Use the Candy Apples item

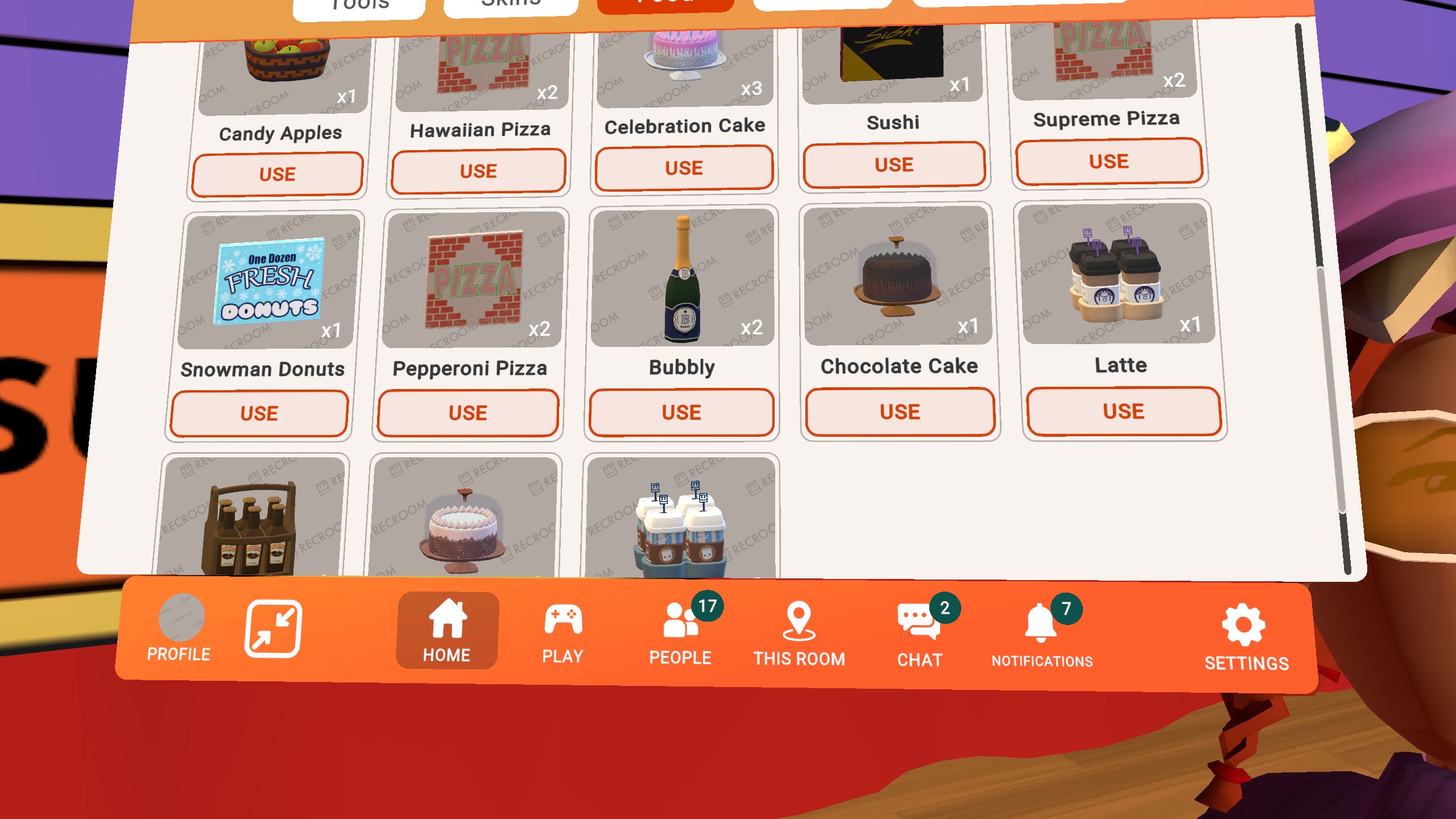[x=277, y=173]
